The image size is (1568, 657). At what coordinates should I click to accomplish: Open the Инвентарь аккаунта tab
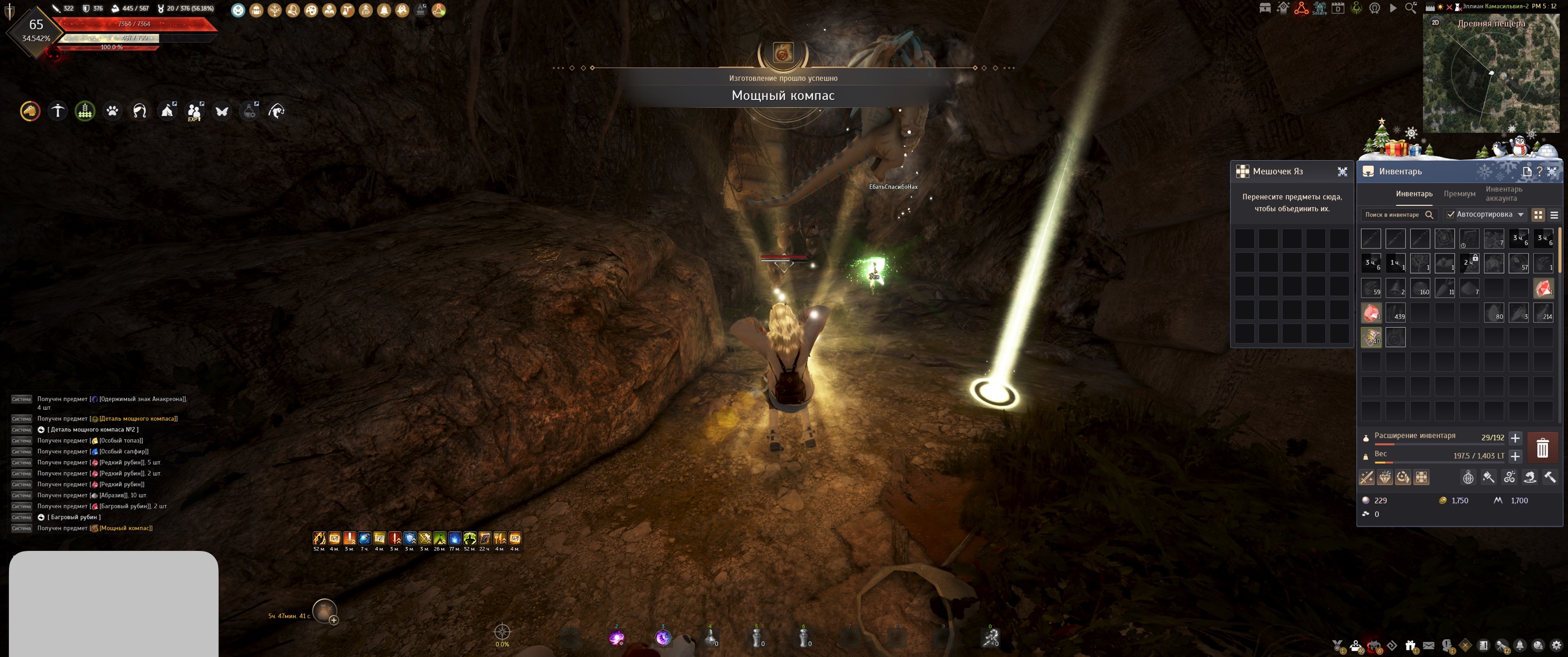[1503, 194]
